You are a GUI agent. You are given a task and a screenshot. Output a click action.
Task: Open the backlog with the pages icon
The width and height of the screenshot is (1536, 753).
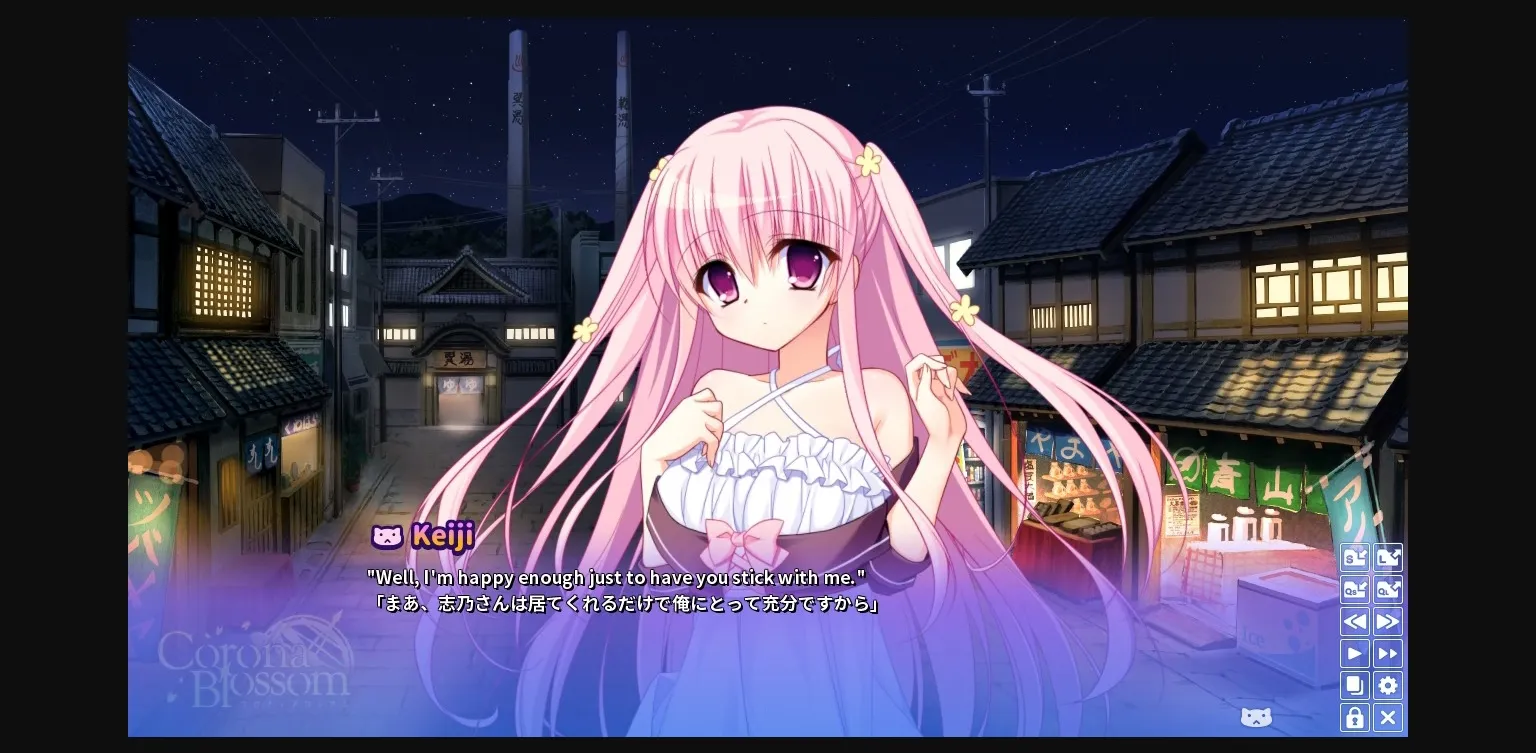(1355, 685)
